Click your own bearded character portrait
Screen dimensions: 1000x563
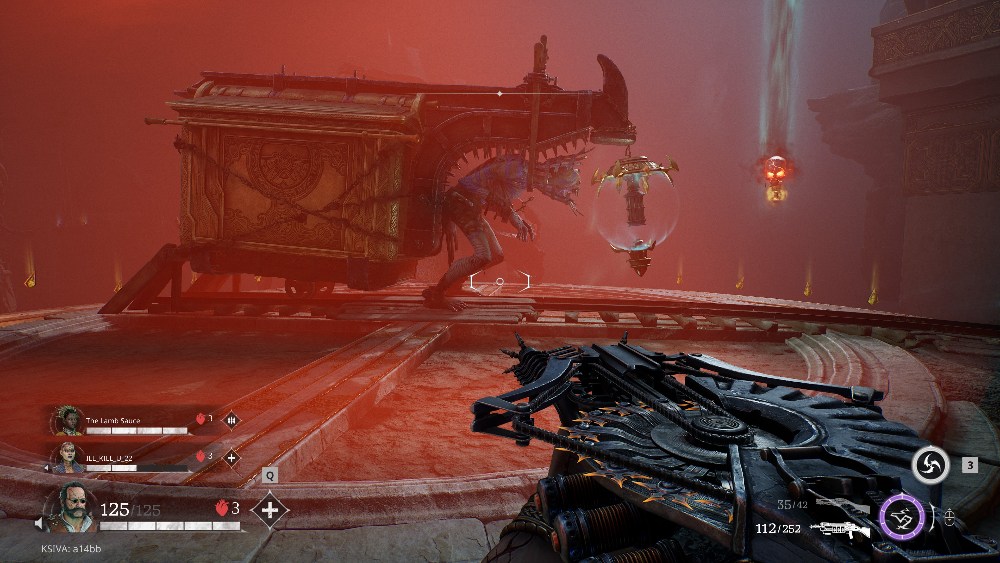click(72, 508)
